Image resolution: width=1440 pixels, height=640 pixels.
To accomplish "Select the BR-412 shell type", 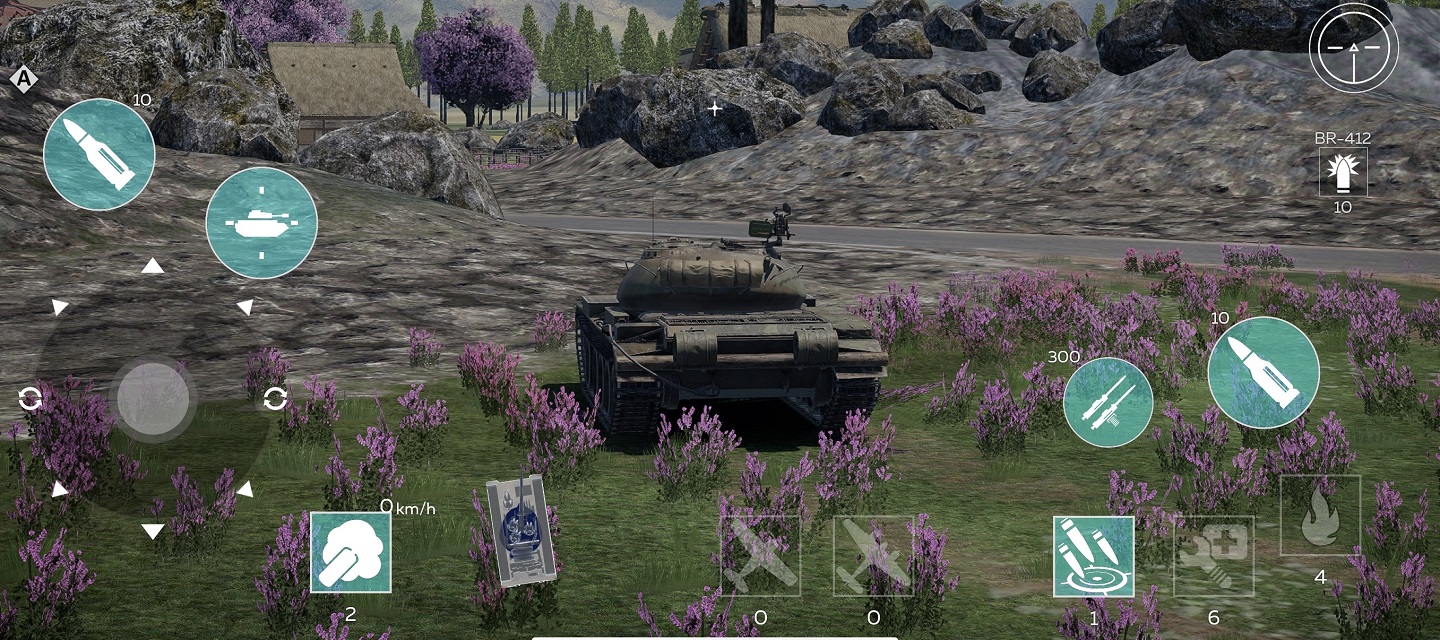I will [1343, 172].
